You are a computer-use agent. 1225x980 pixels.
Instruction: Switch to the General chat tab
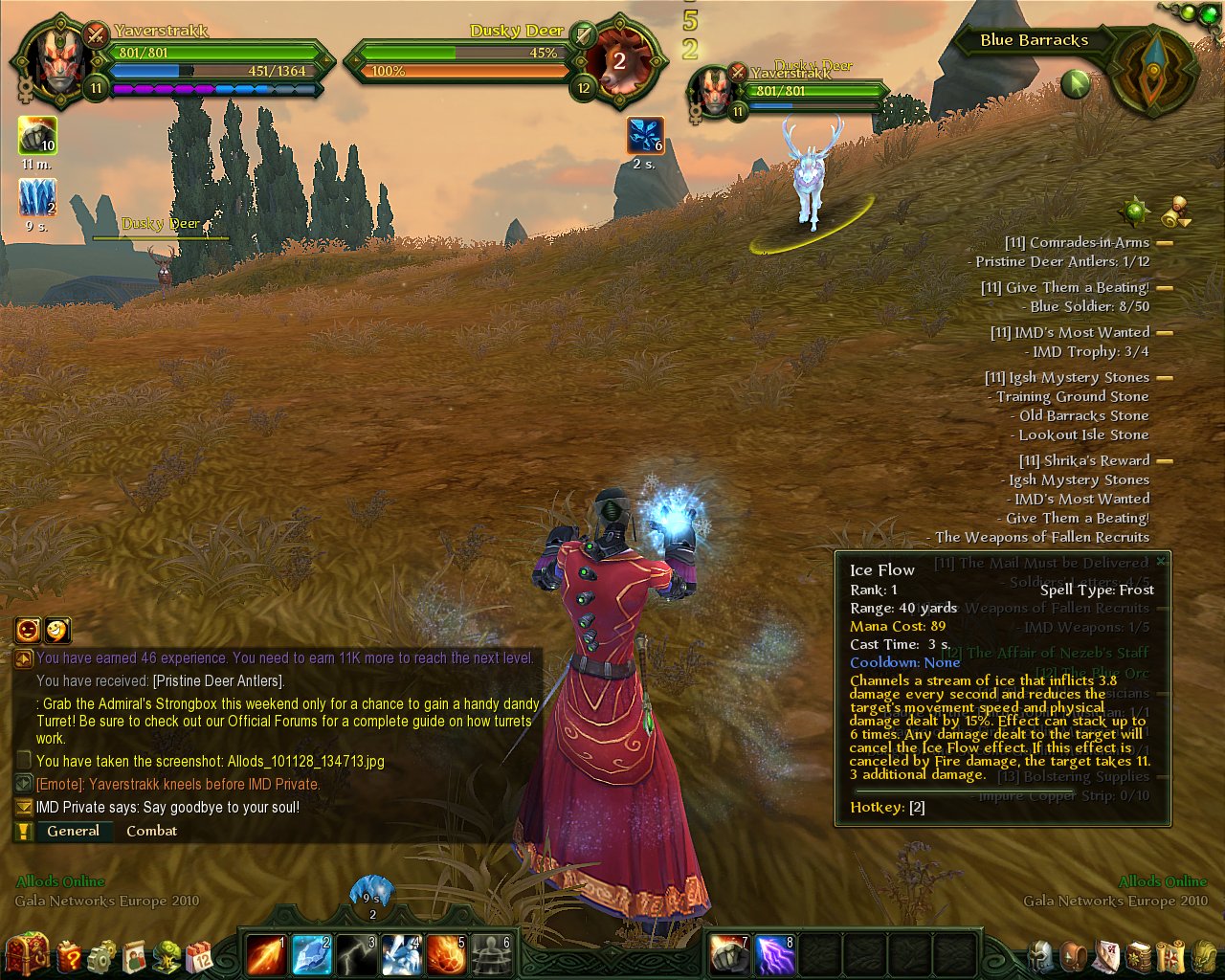(x=73, y=831)
